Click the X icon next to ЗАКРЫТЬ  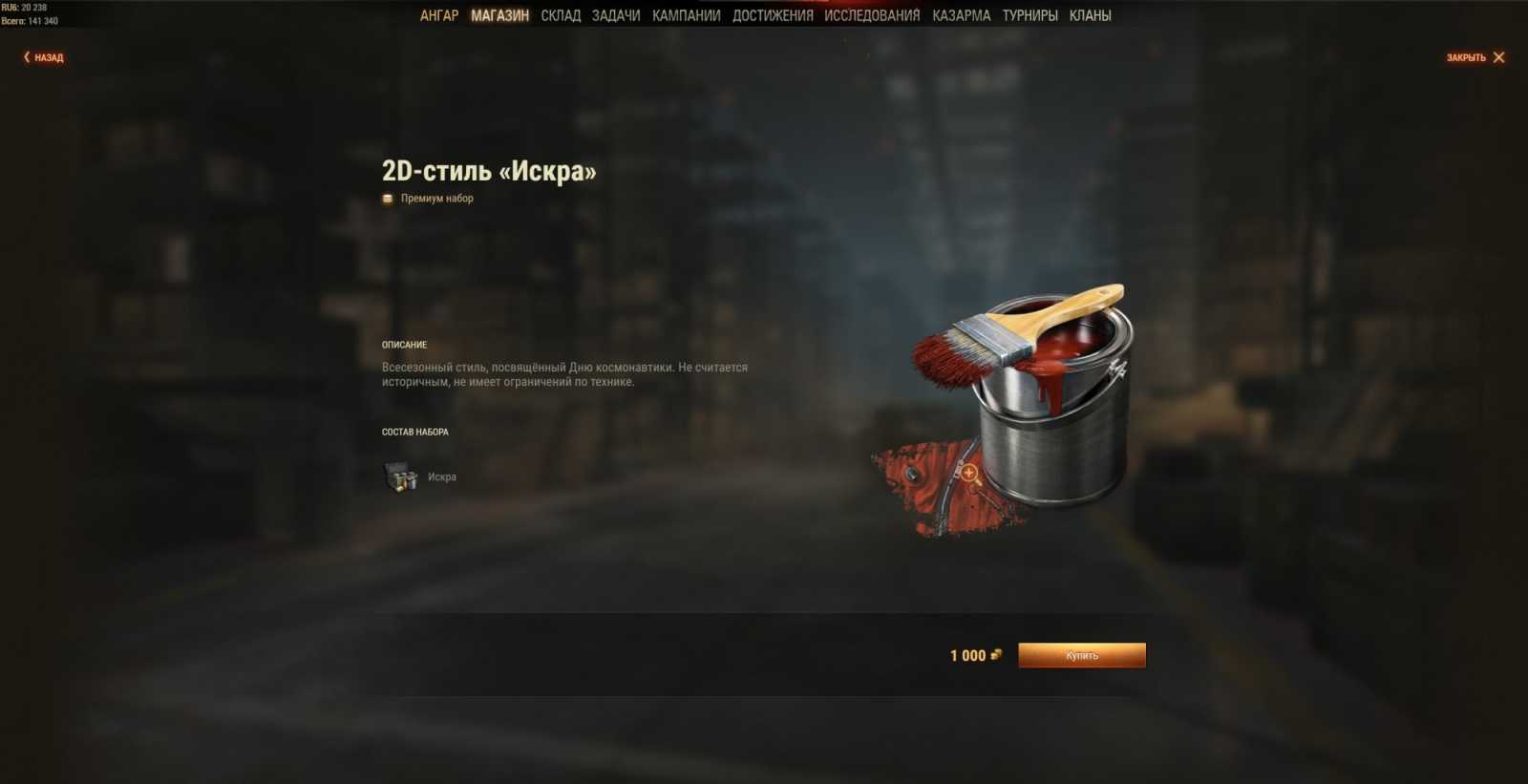point(1500,57)
